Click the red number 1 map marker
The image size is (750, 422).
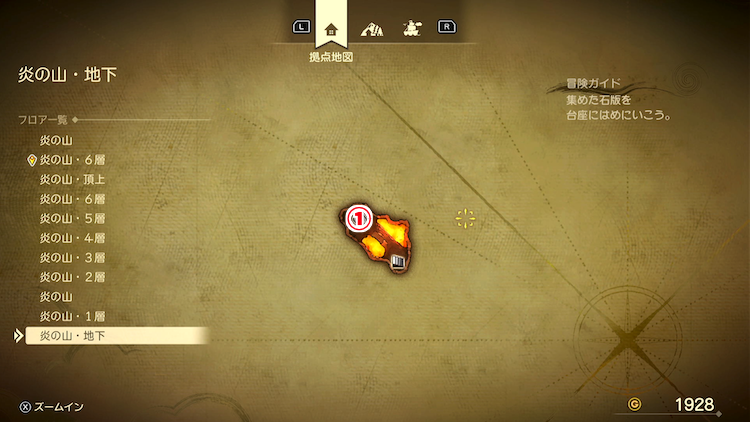coord(359,217)
